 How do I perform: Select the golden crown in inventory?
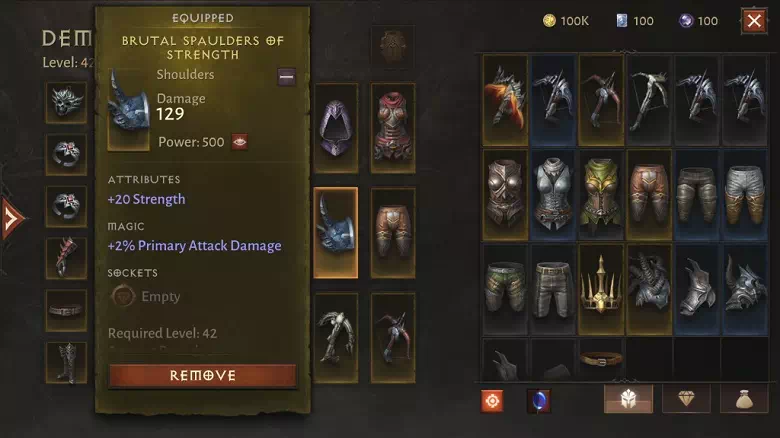602,289
